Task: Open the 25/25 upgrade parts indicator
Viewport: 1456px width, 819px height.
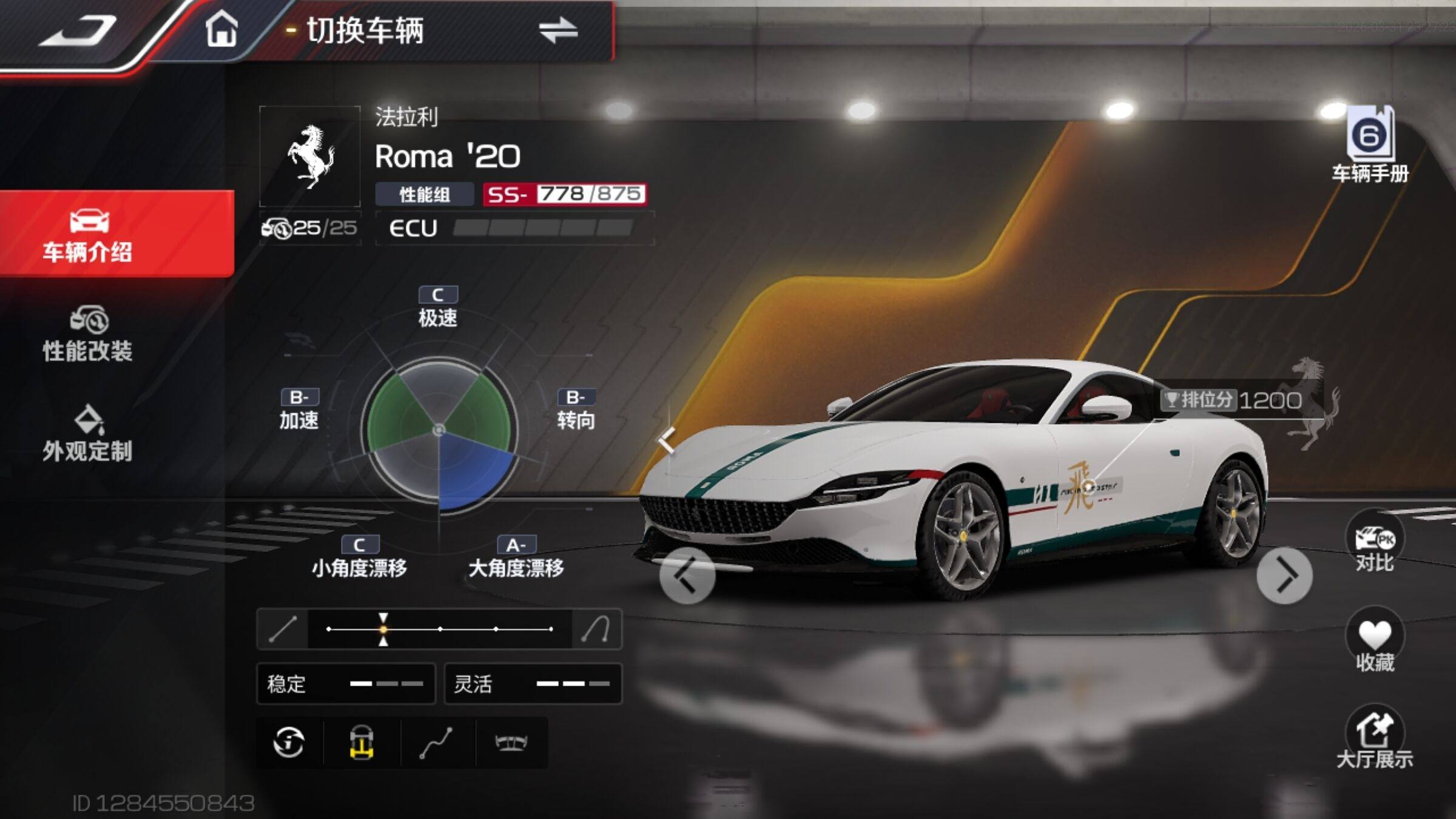Action: click(310, 228)
